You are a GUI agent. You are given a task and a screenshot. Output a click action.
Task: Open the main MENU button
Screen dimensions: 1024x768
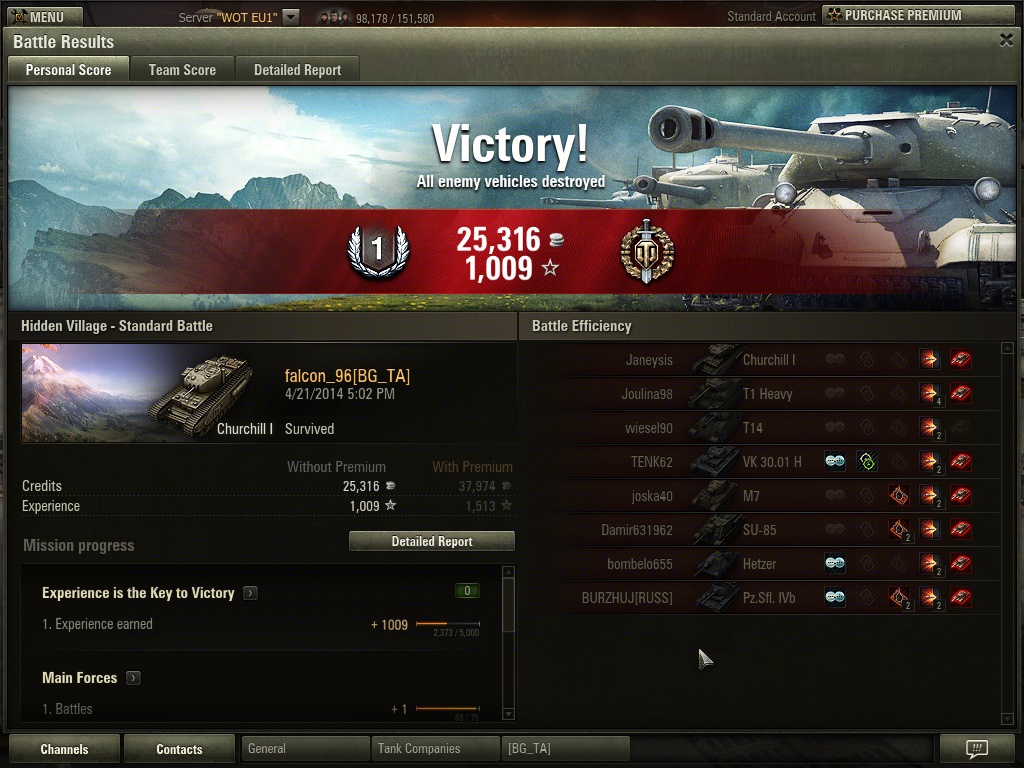tap(40, 16)
